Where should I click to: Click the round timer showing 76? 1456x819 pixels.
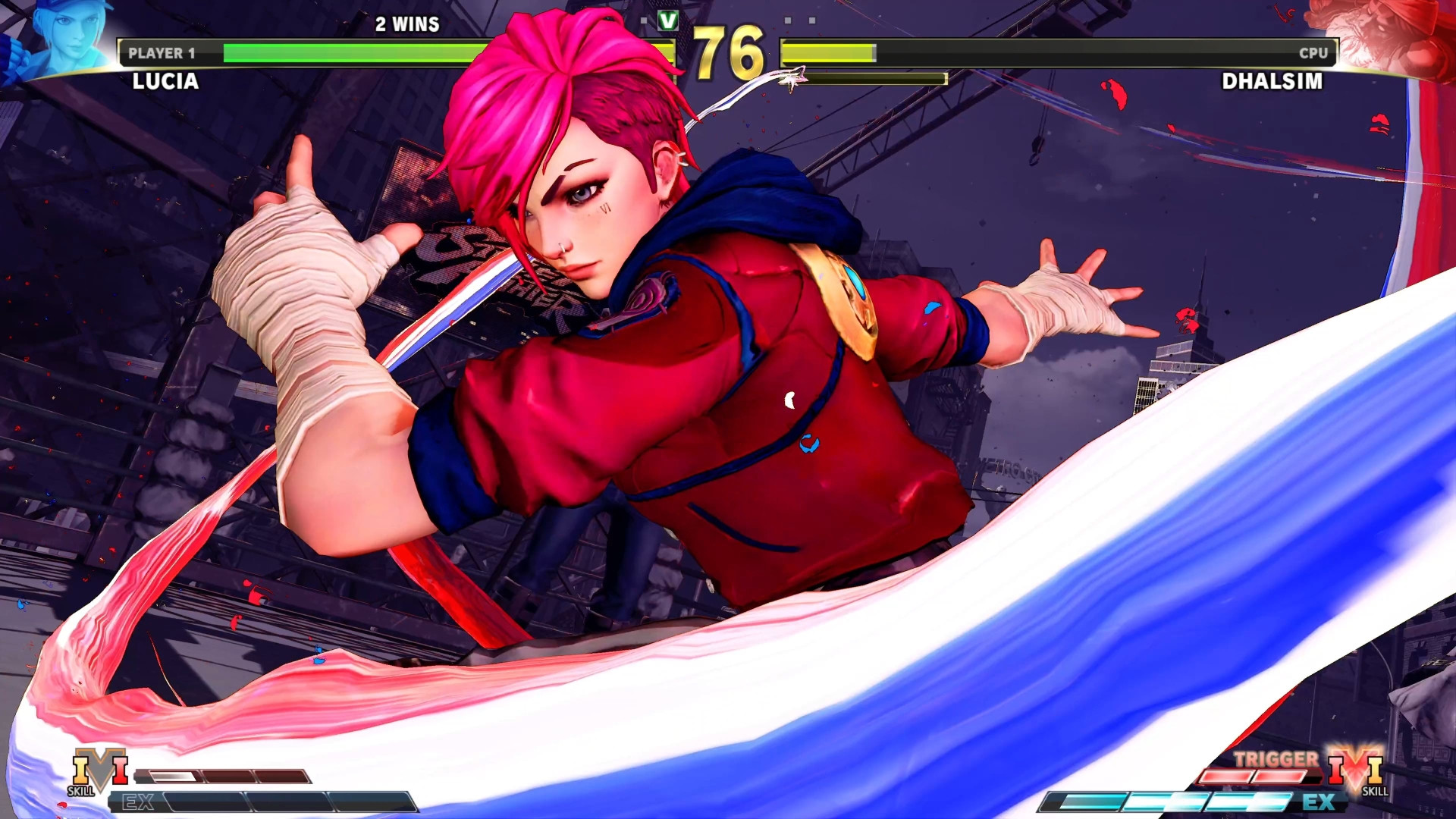click(726, 52)
